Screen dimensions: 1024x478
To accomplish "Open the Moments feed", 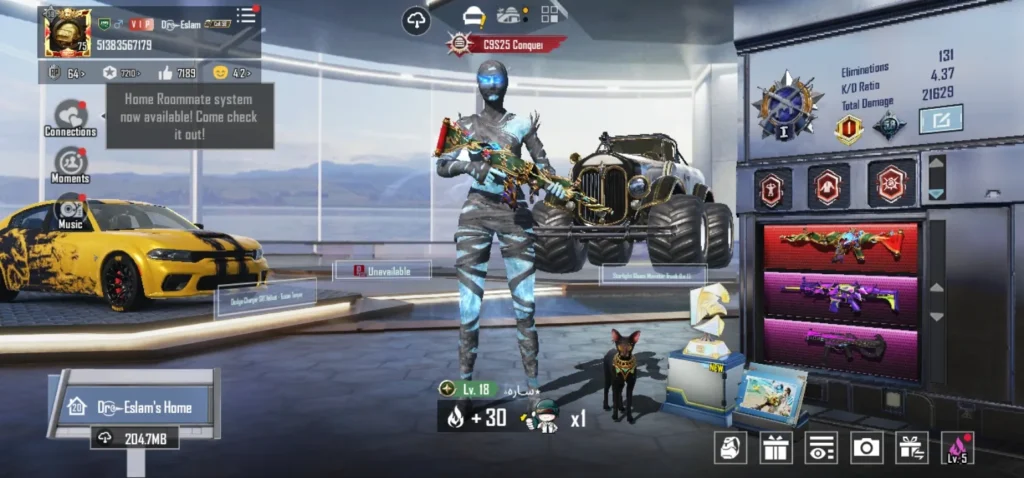I will point(70,164).
